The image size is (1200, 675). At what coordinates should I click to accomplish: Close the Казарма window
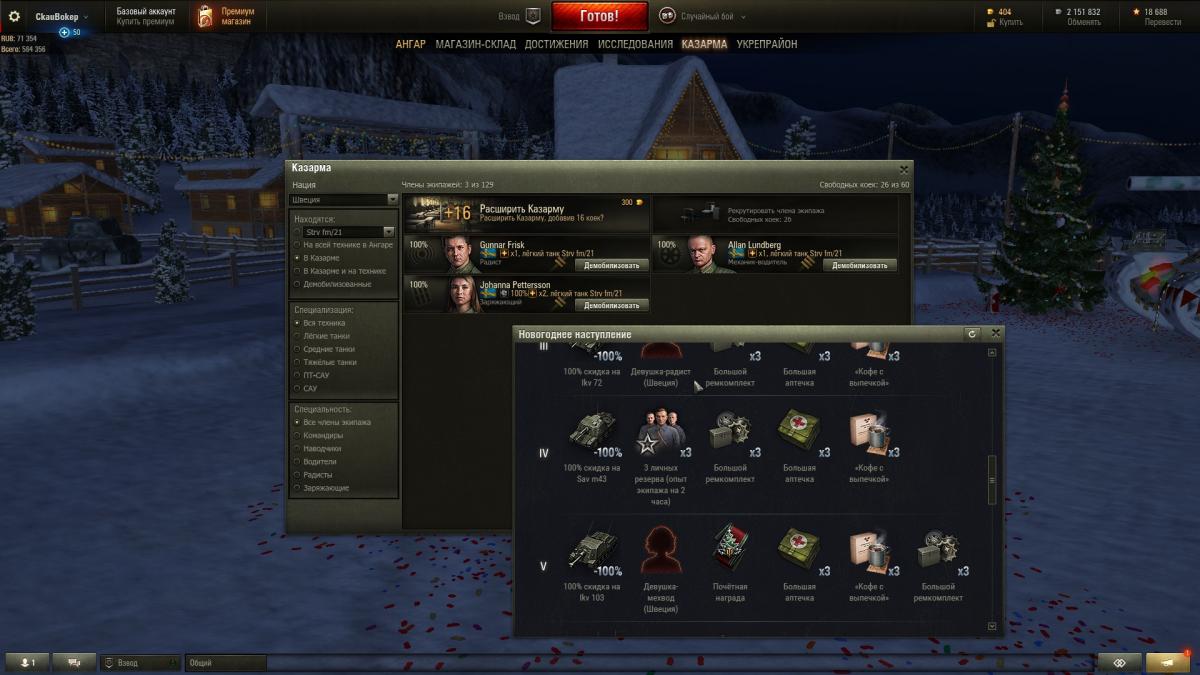[904, 169]
